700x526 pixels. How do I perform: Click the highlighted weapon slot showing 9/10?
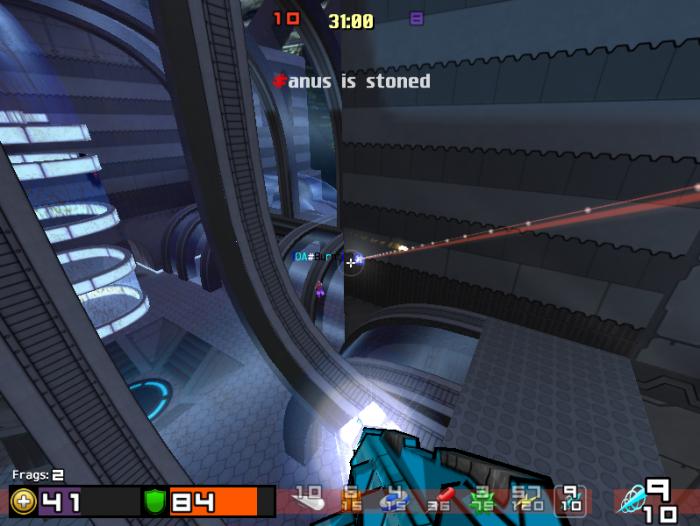pyautogui.click(x=571, y=498)
